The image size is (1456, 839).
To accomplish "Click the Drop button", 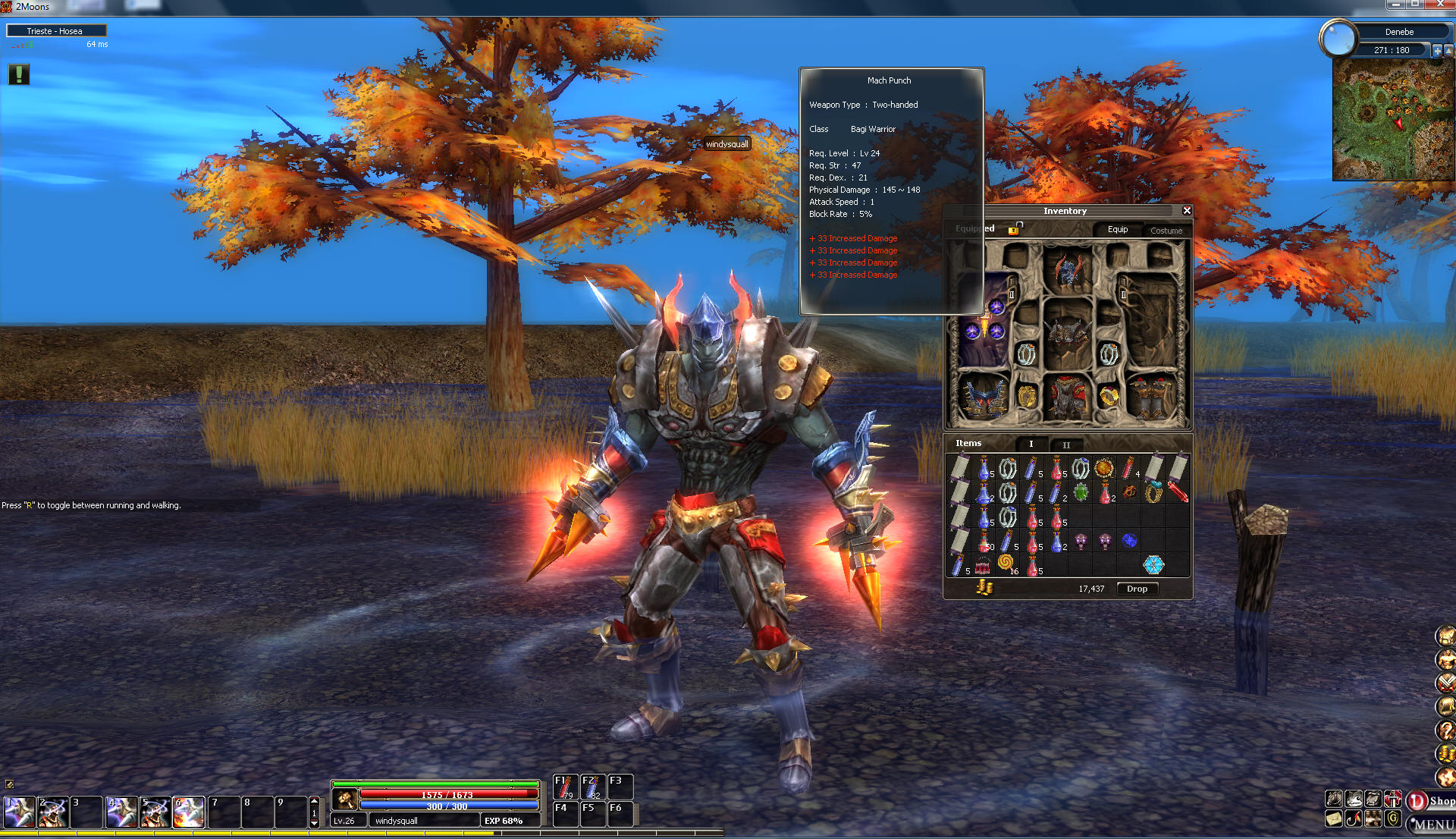I will pyautogui.click(x=1137, y=589).
